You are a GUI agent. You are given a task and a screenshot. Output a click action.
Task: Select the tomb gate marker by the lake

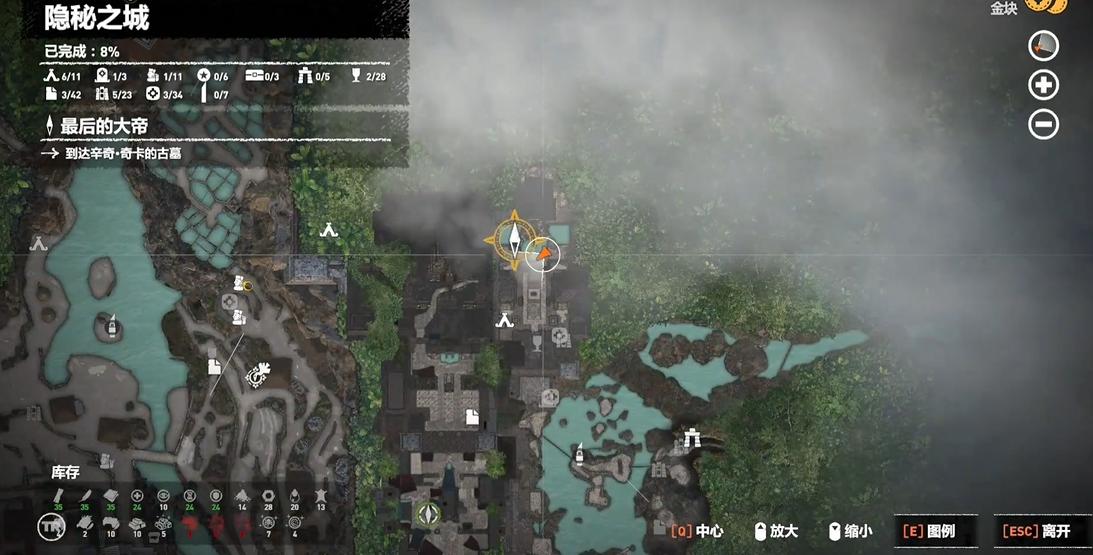pos(690,437)
